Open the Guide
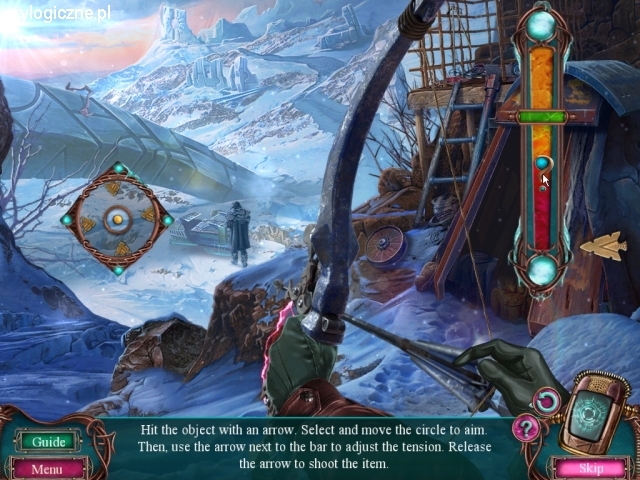Screen dimensions: 640x480 48,441
